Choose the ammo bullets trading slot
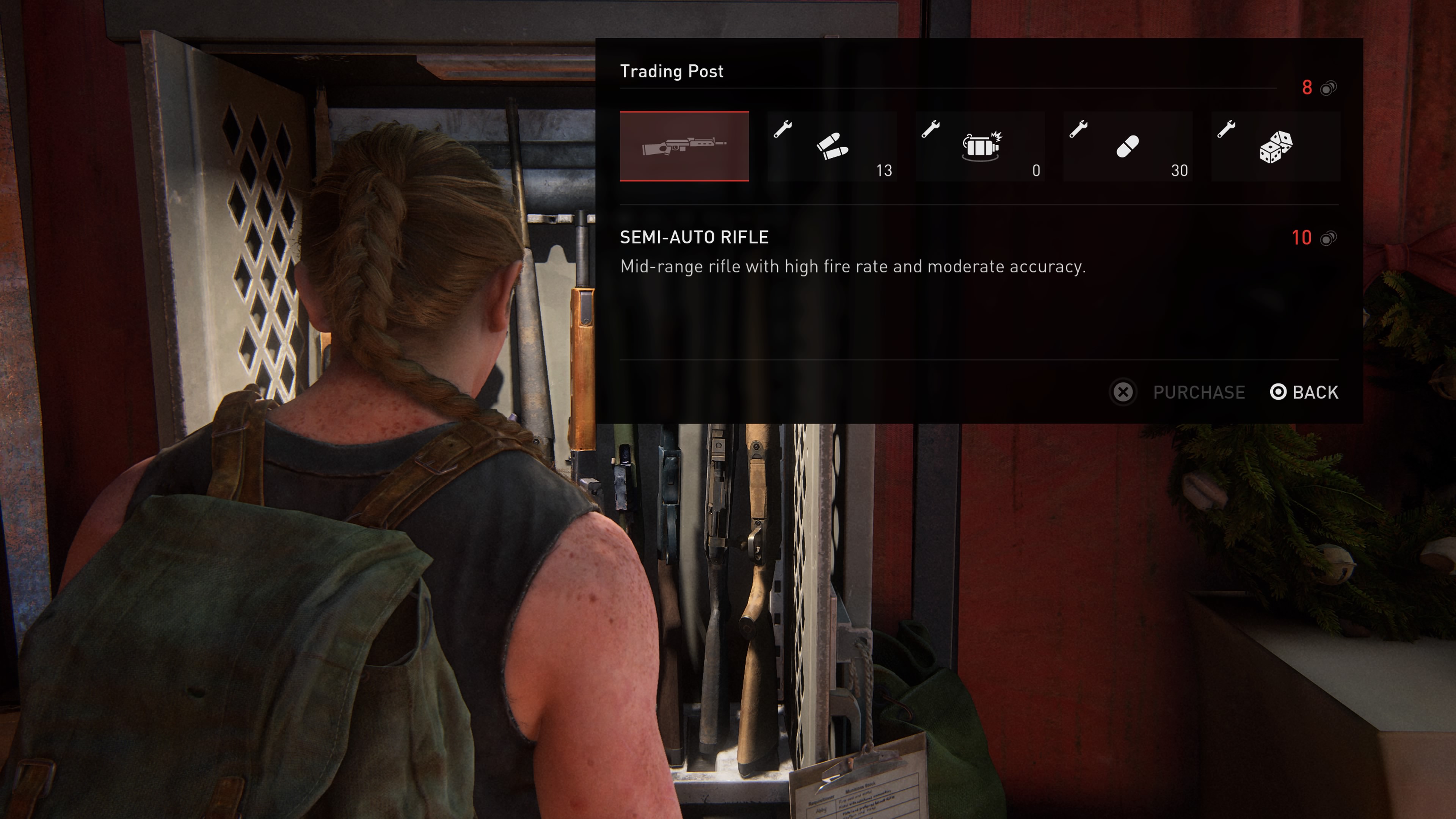The height and width of the screenshot is (819, 1456). 832,146
